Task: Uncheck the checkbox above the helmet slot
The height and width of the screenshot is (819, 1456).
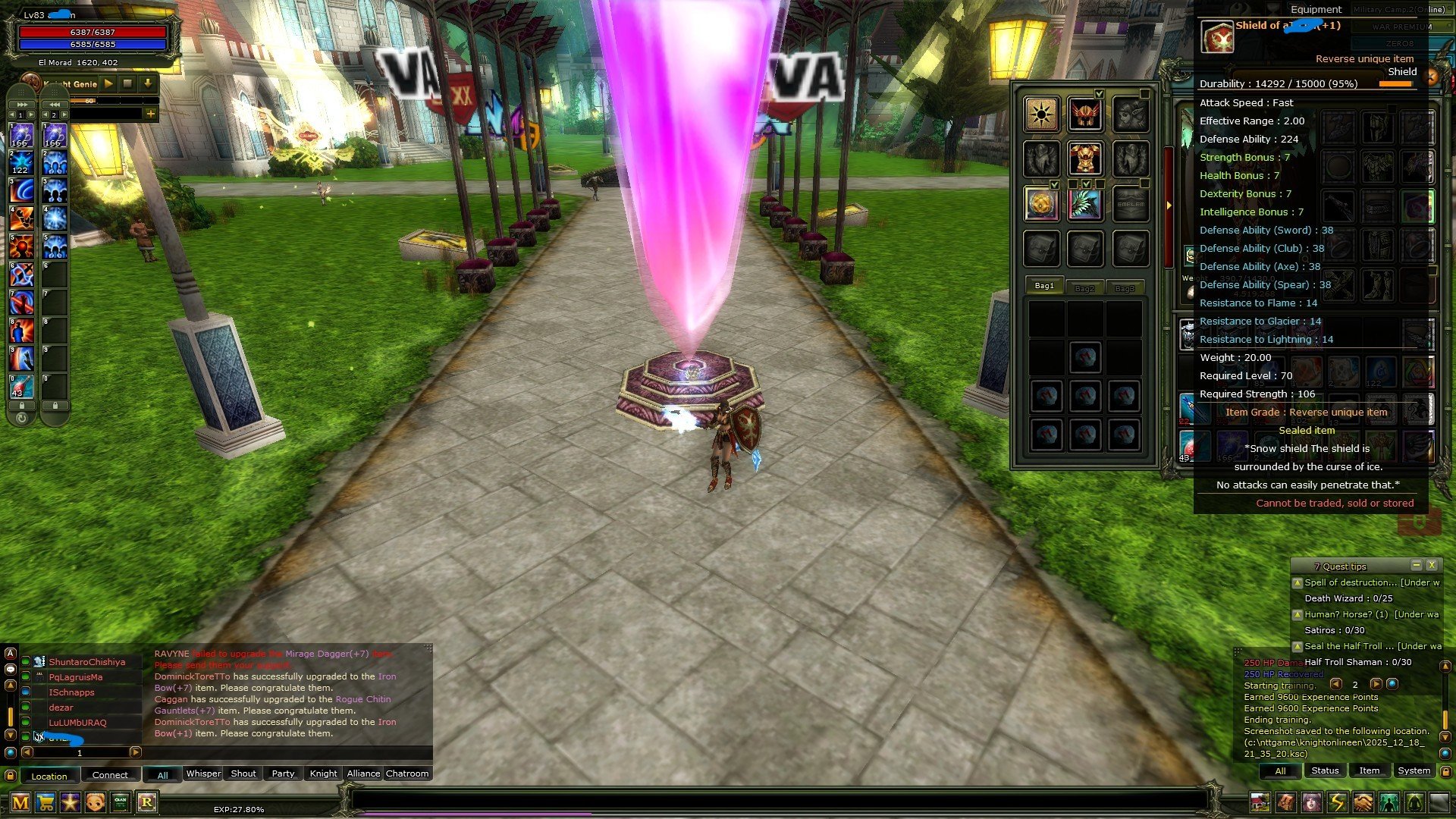Action: click(x=1099, y=93)
